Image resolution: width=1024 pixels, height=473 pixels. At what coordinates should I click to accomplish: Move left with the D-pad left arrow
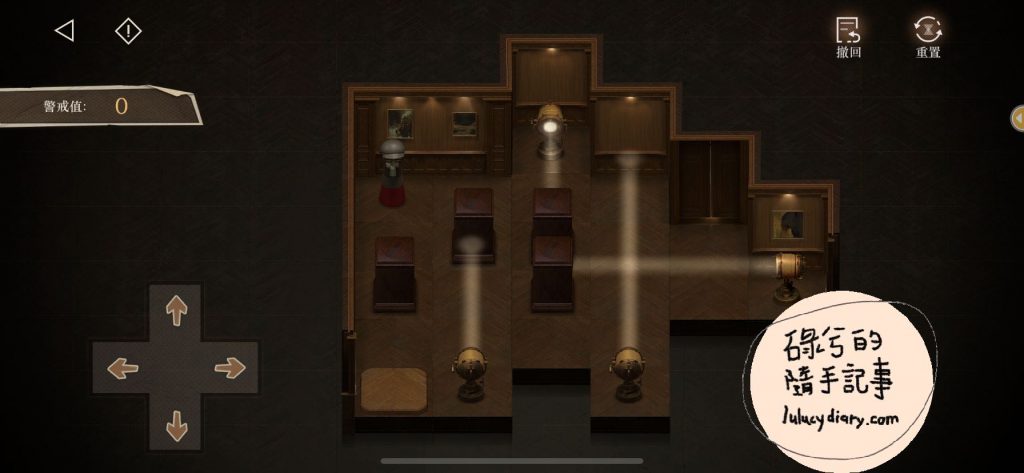point(122,367)
